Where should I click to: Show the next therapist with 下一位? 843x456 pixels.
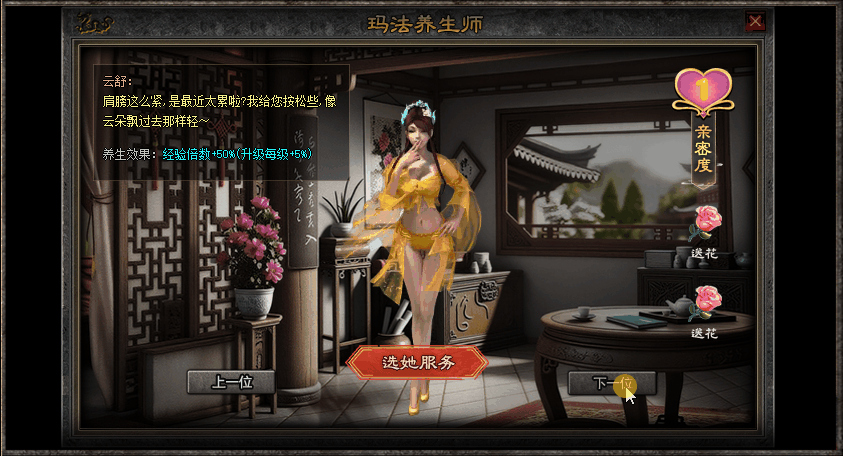[x=611, y=383]
